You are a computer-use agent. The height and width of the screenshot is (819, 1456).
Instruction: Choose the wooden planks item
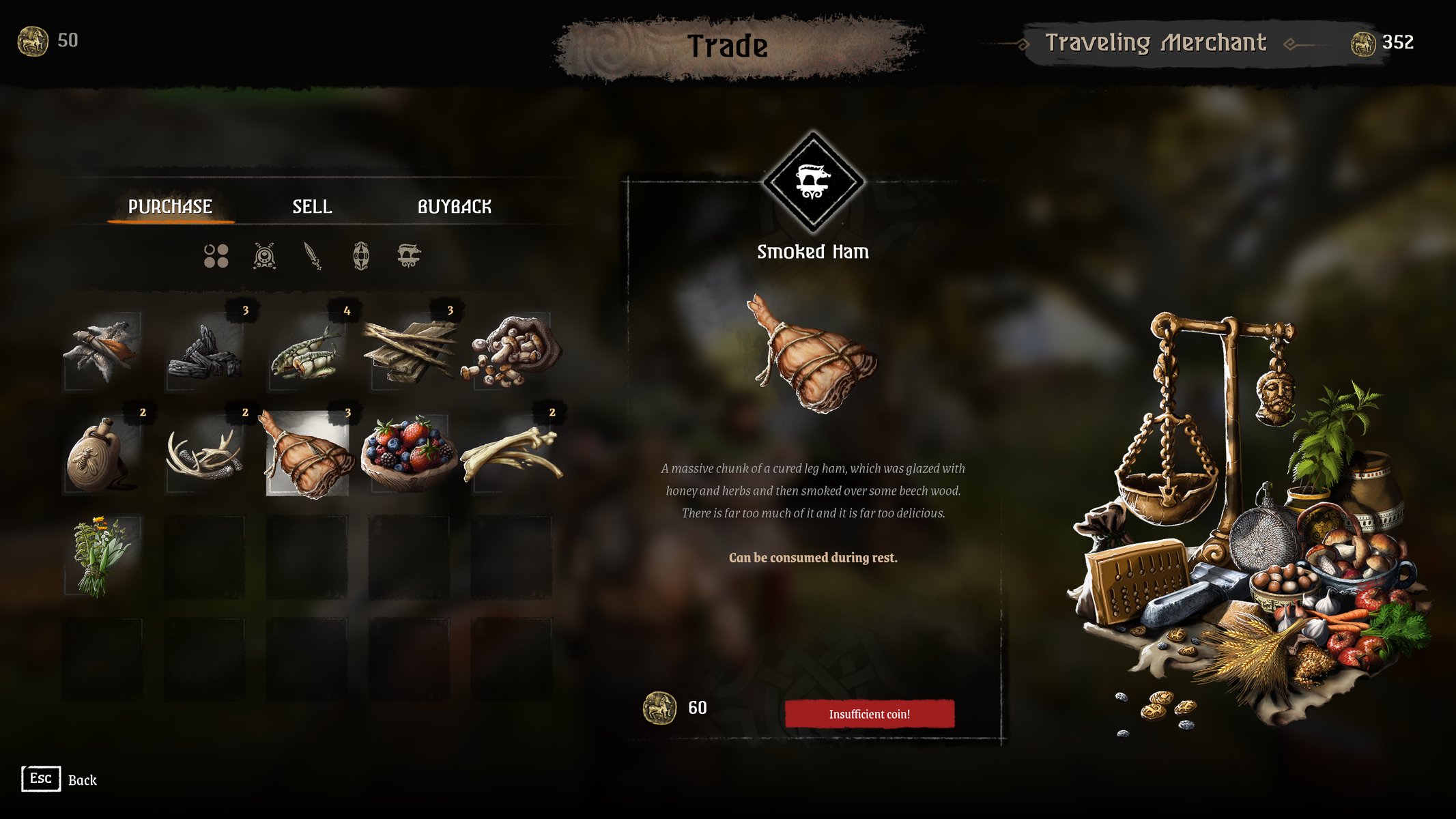pos(410,351)
